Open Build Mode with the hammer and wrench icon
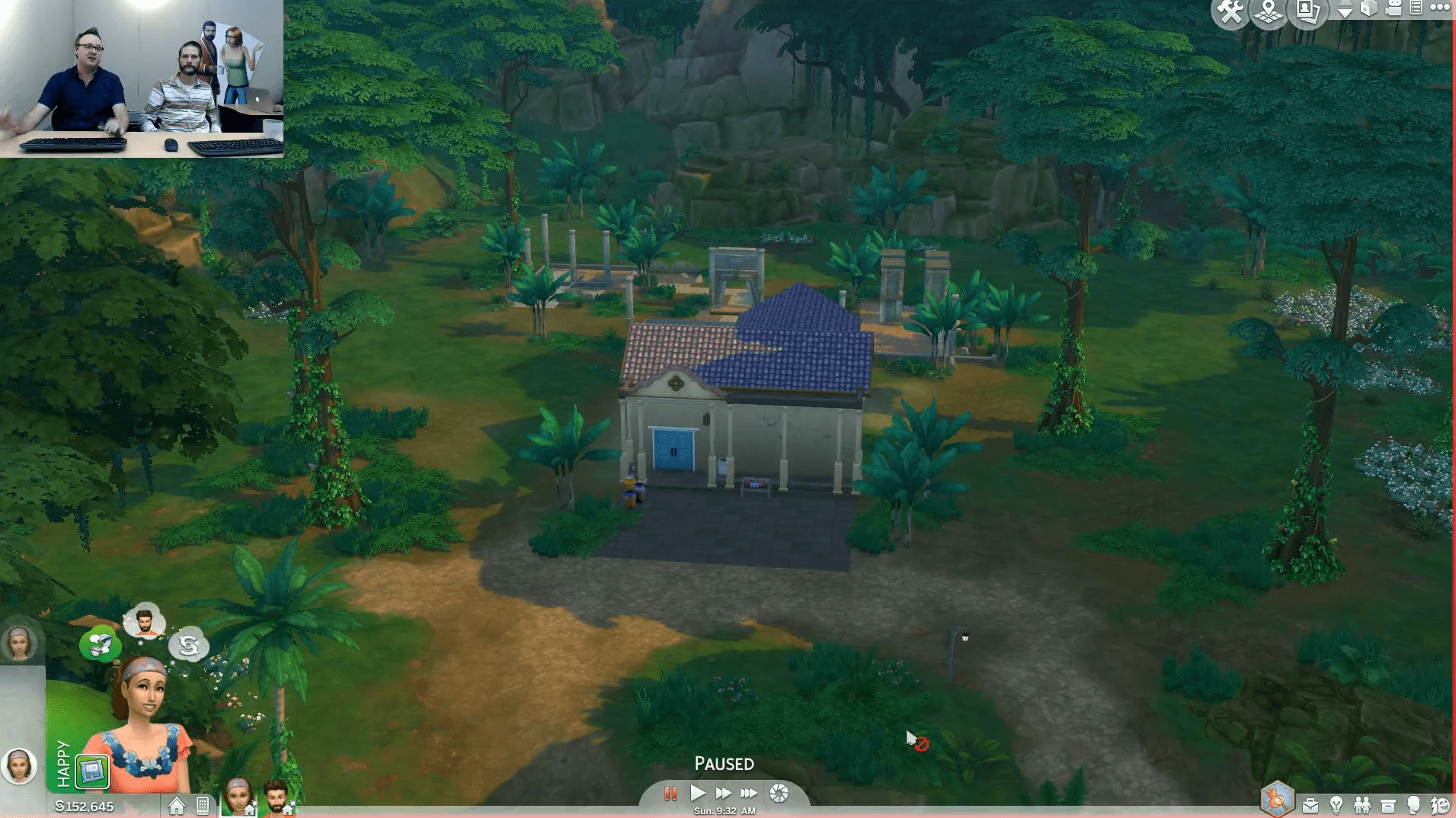 [1230, 10]
